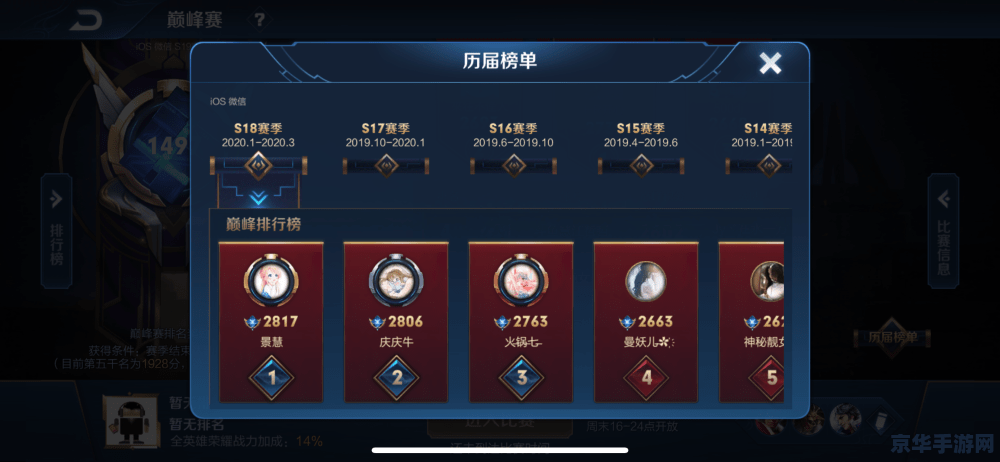1000x462 pixels.
Task: Click rank 4 player 曼妖儿's card
Action: point(646,321)
